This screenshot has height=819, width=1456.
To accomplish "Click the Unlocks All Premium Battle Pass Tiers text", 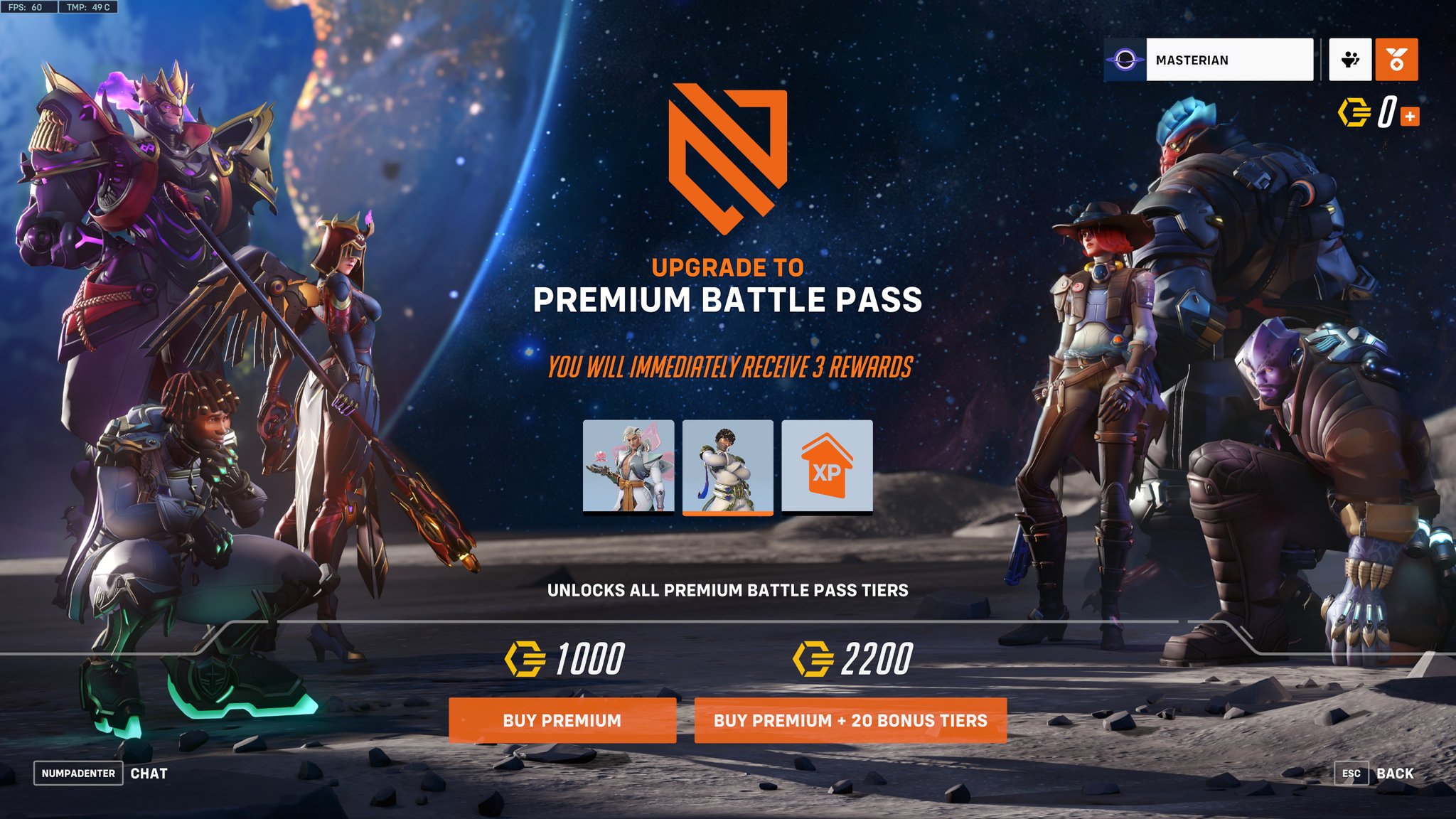I will (x=729, y=589).
